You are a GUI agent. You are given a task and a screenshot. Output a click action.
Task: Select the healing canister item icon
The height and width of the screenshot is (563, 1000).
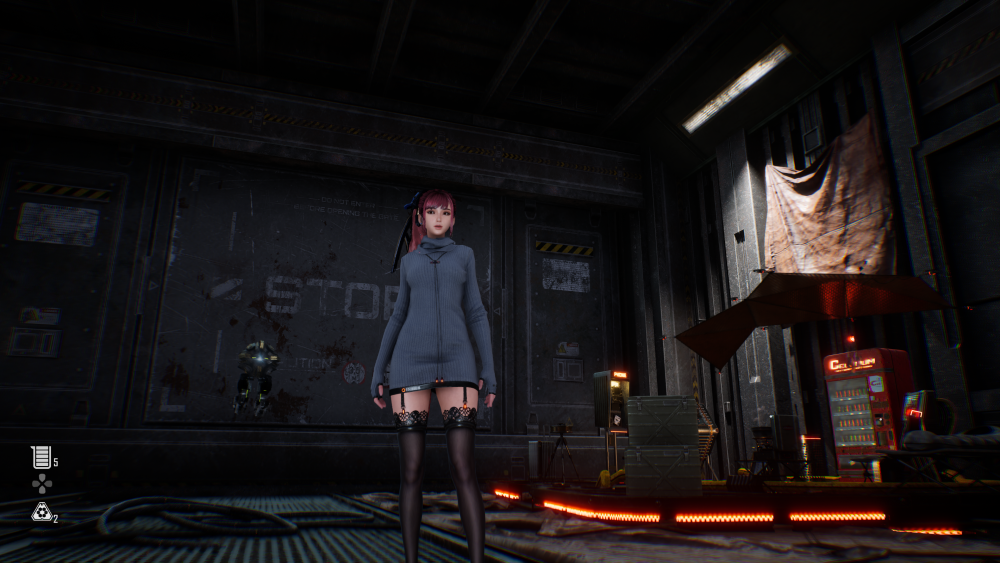41,457
